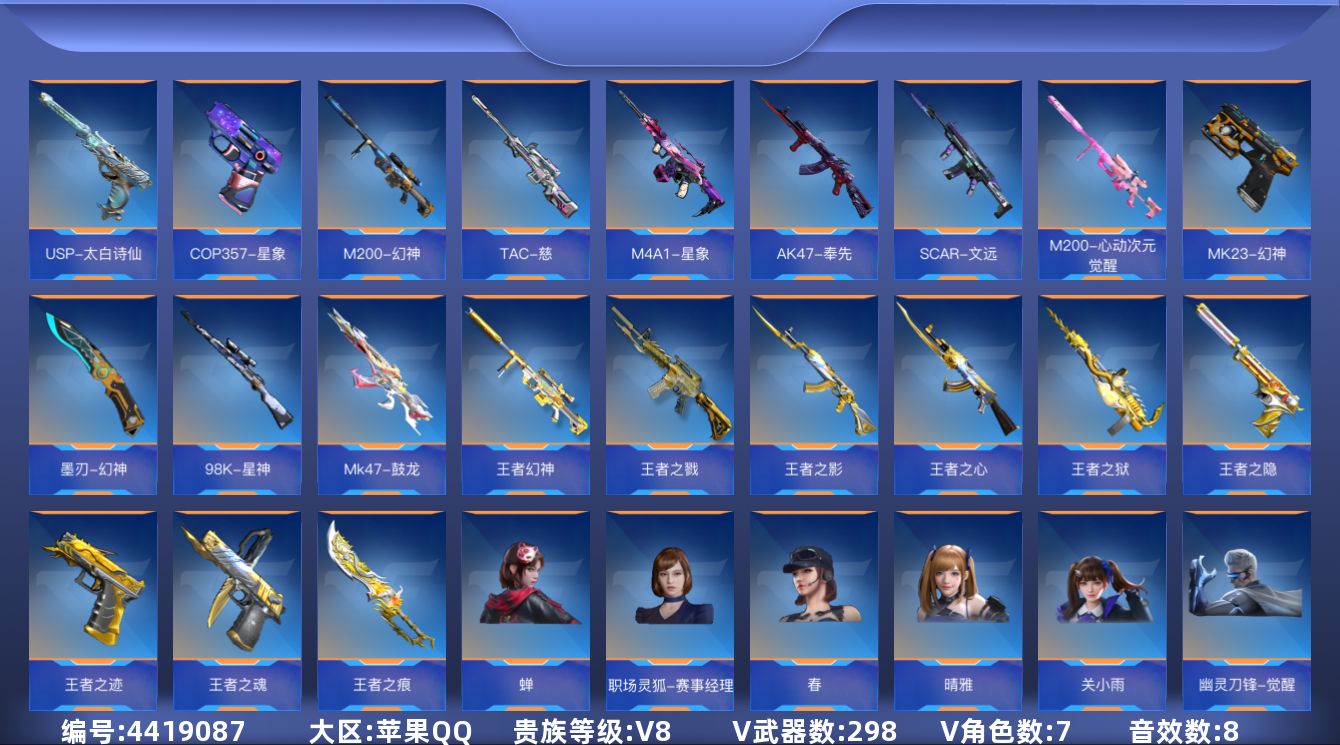The height and width of the screenshot is (745, 1340).
Task: Open the M200-幻神 sniper card
Action: coord(381,178)
